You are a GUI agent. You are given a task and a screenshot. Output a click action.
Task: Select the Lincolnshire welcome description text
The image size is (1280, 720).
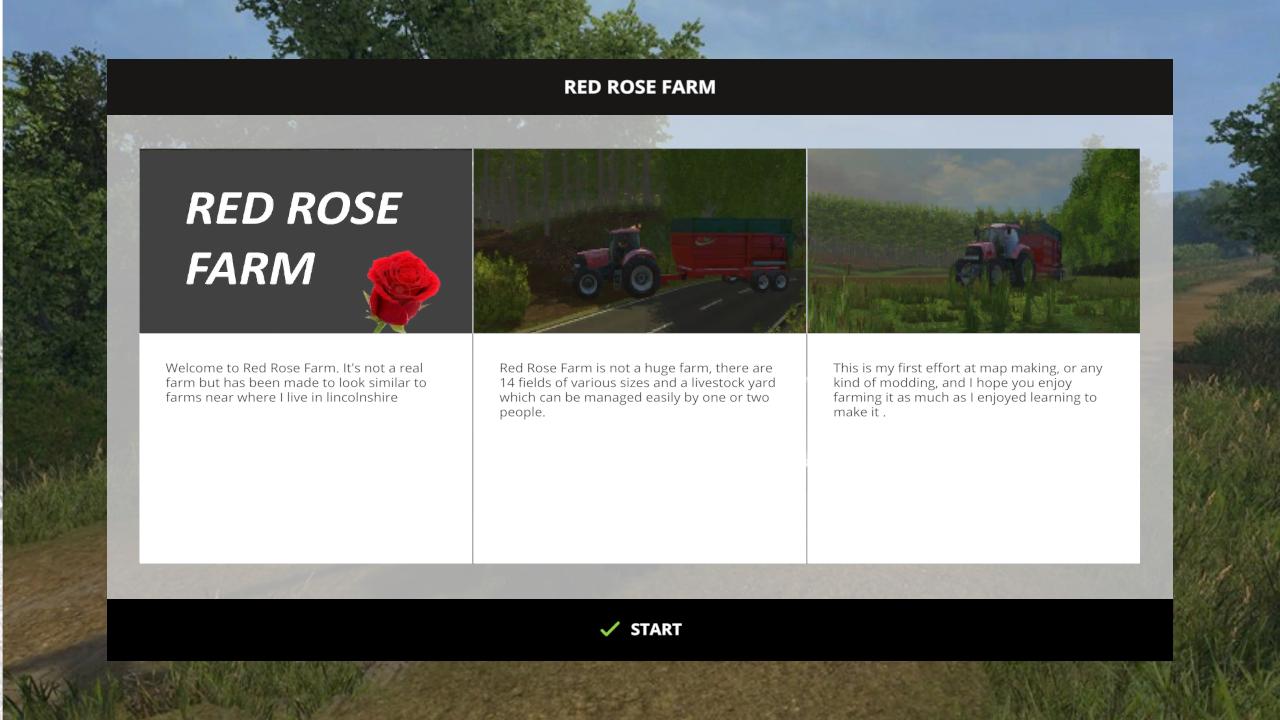pos(297,382)
